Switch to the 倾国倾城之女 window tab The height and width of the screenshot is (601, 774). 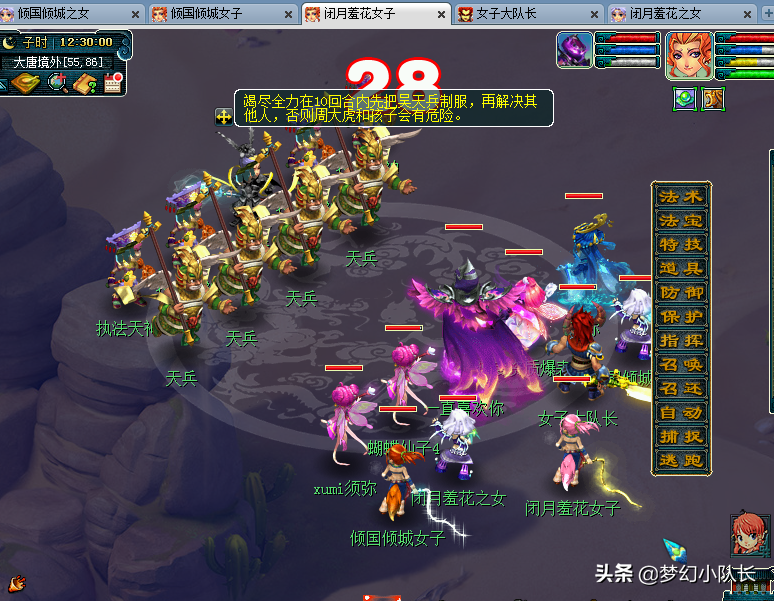click(x=60, y=14)
